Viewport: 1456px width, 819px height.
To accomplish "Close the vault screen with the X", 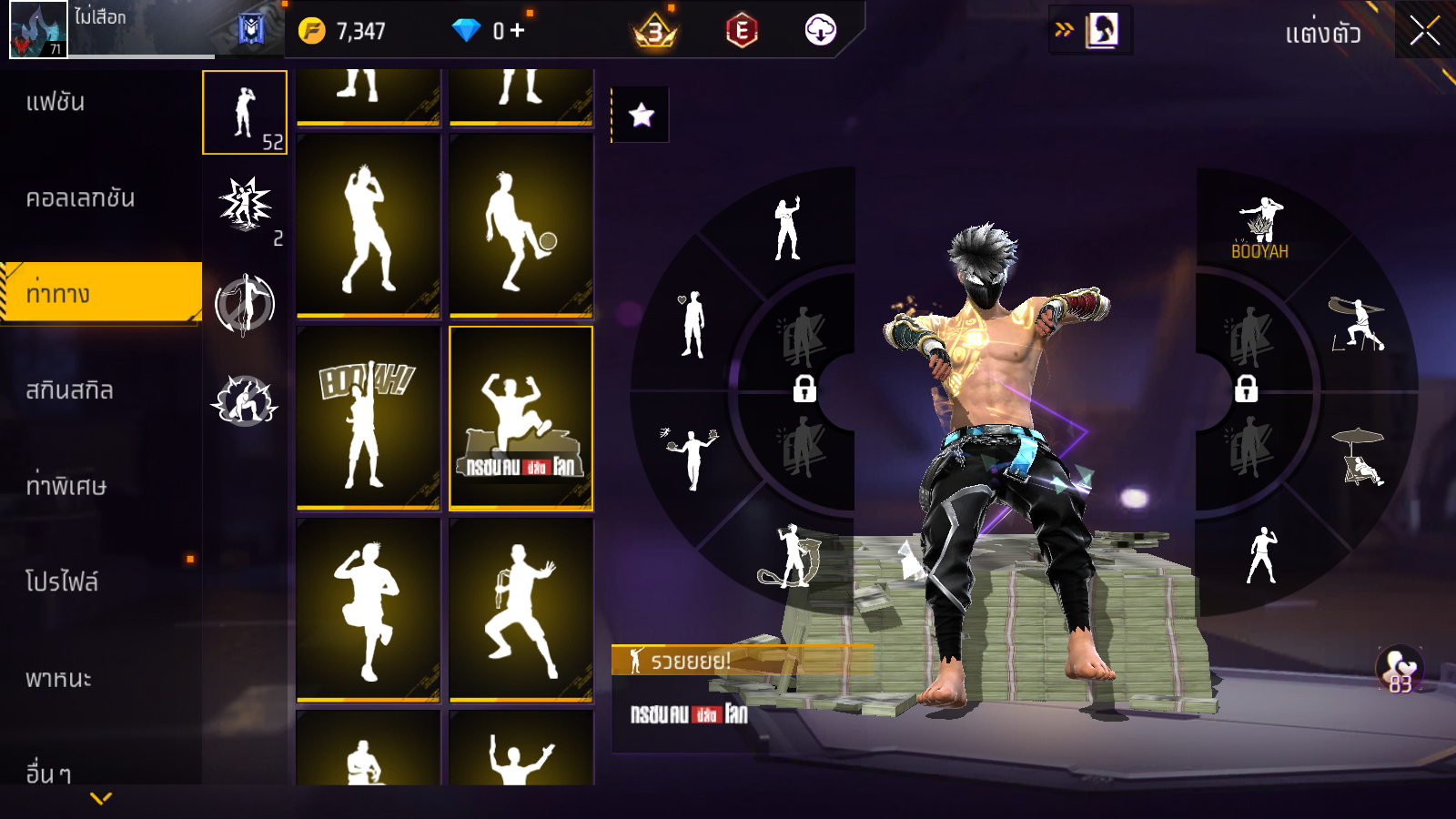I will point(1424,32).
